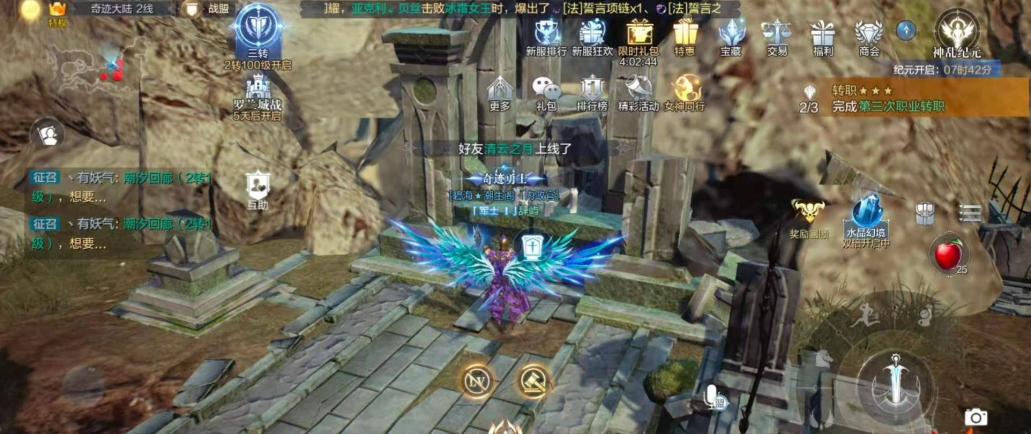
Task: Take a screenshot with the camera icon
Action: [x=975, y=417]
